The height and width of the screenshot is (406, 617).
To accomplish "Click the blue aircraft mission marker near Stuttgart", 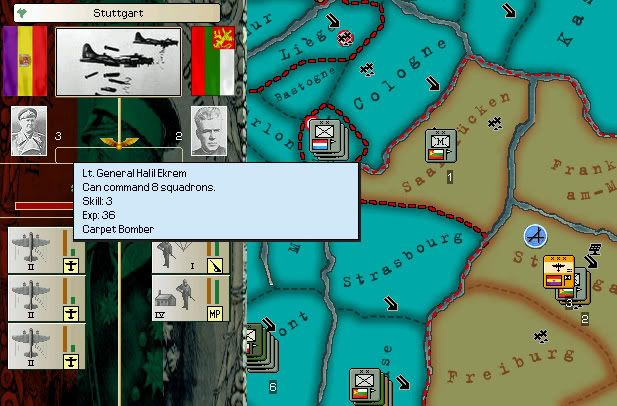I will pos(537,237).
